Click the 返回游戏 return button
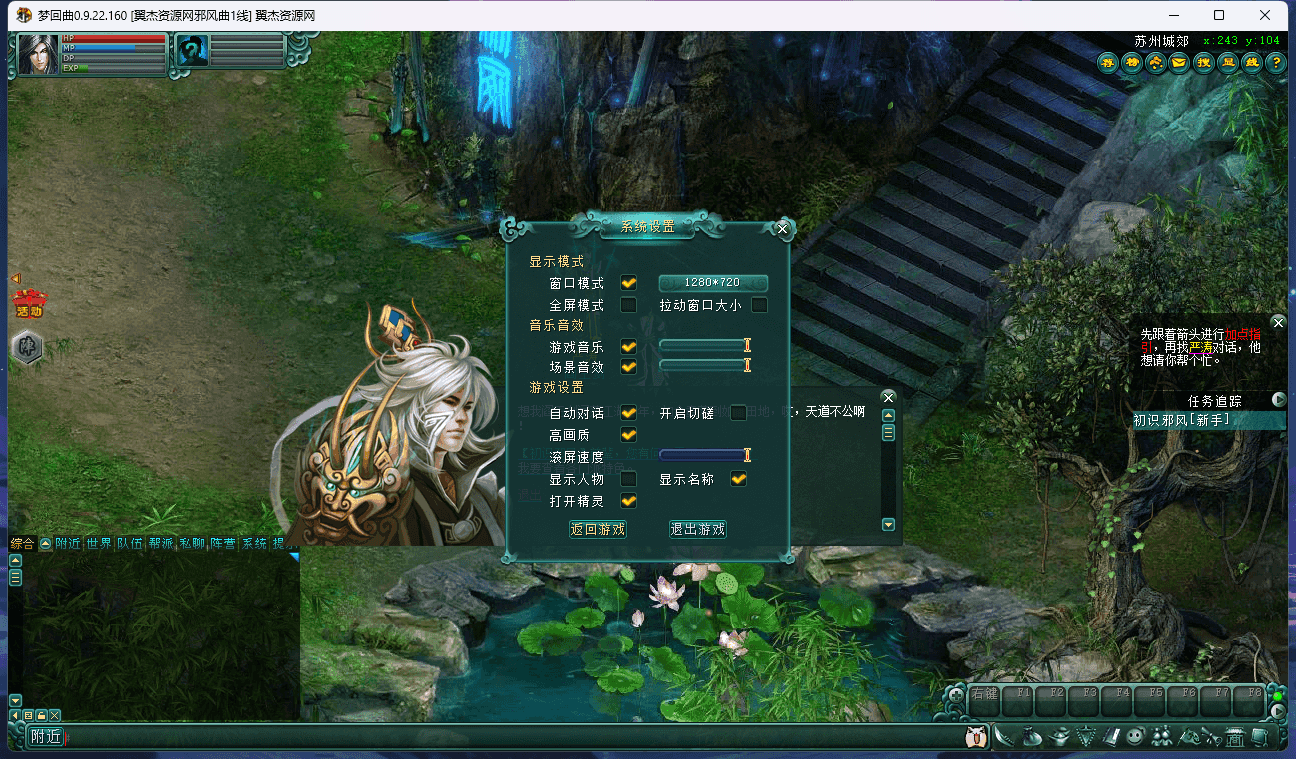The height and width of the screenshot is (759, 1296). (x=597, y=530)
